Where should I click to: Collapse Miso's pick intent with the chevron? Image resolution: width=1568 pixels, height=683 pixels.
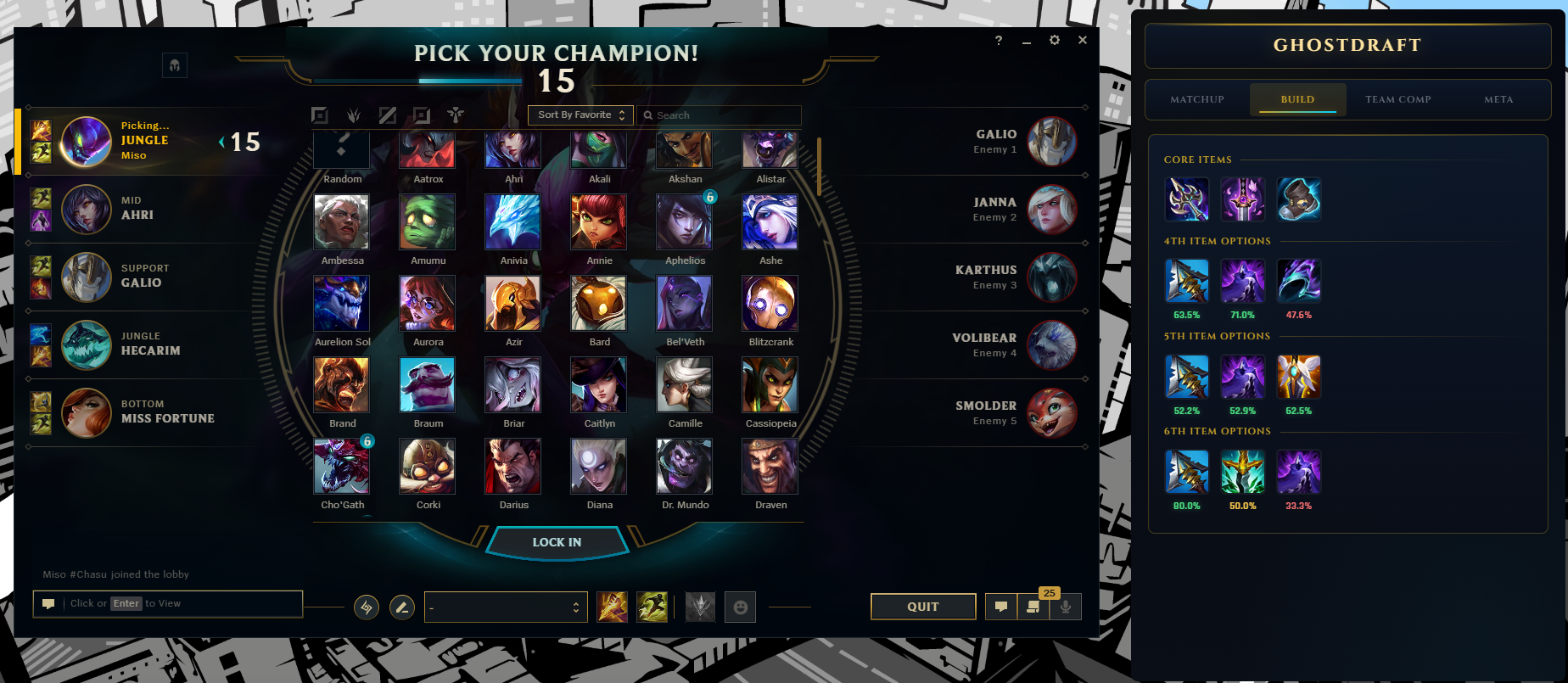point(221,142)
